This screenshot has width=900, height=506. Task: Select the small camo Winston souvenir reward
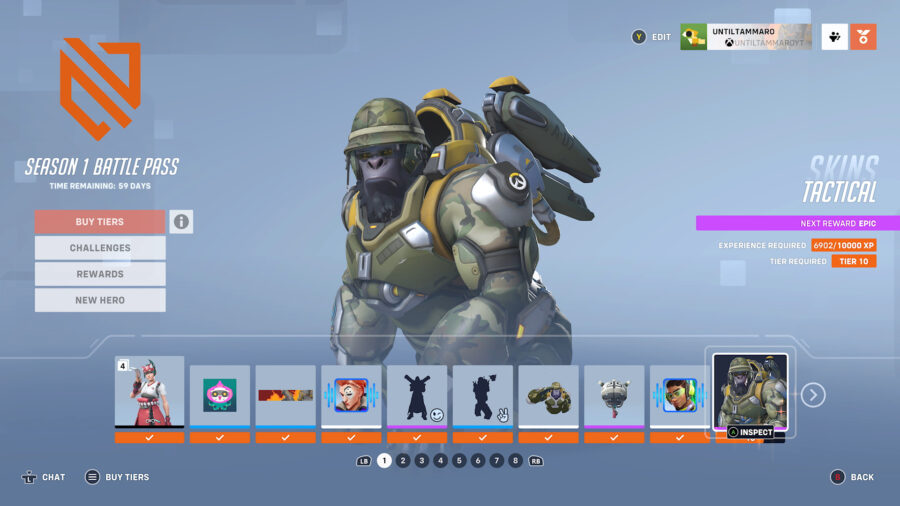(548, 396)
